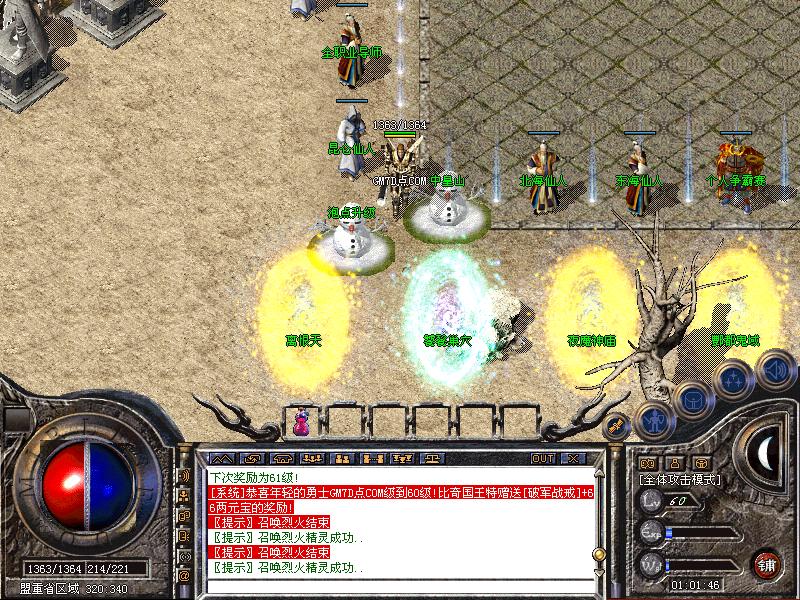Click the @ channel icon beside chat
Image resolution: width=800 pixels, height=600 pixels.
tap(184, 576)
